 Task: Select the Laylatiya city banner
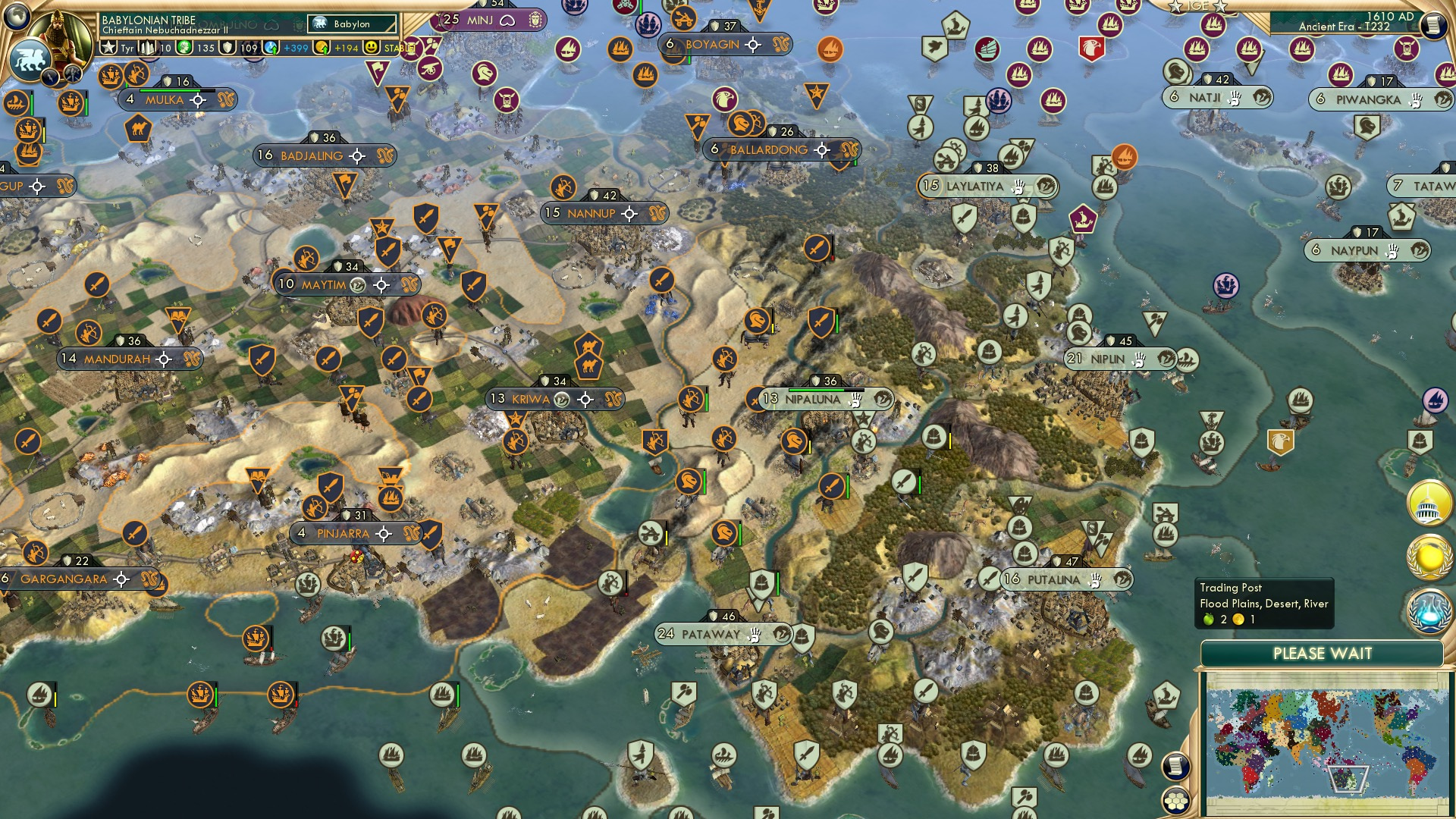pos(974,186)
